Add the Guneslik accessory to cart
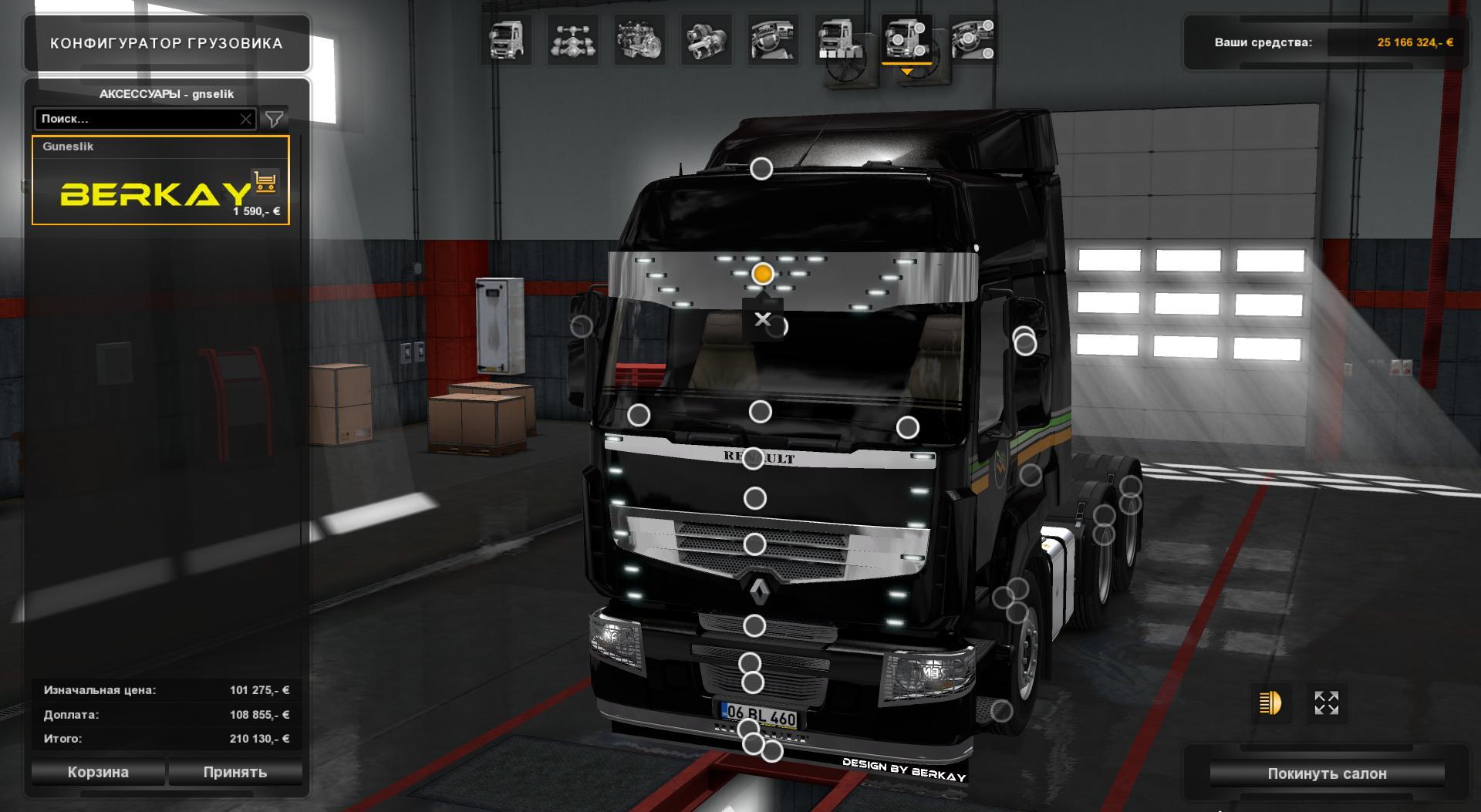Viewport: 1481px width, 812px height. pyautogui.click(x=265, y=182)
